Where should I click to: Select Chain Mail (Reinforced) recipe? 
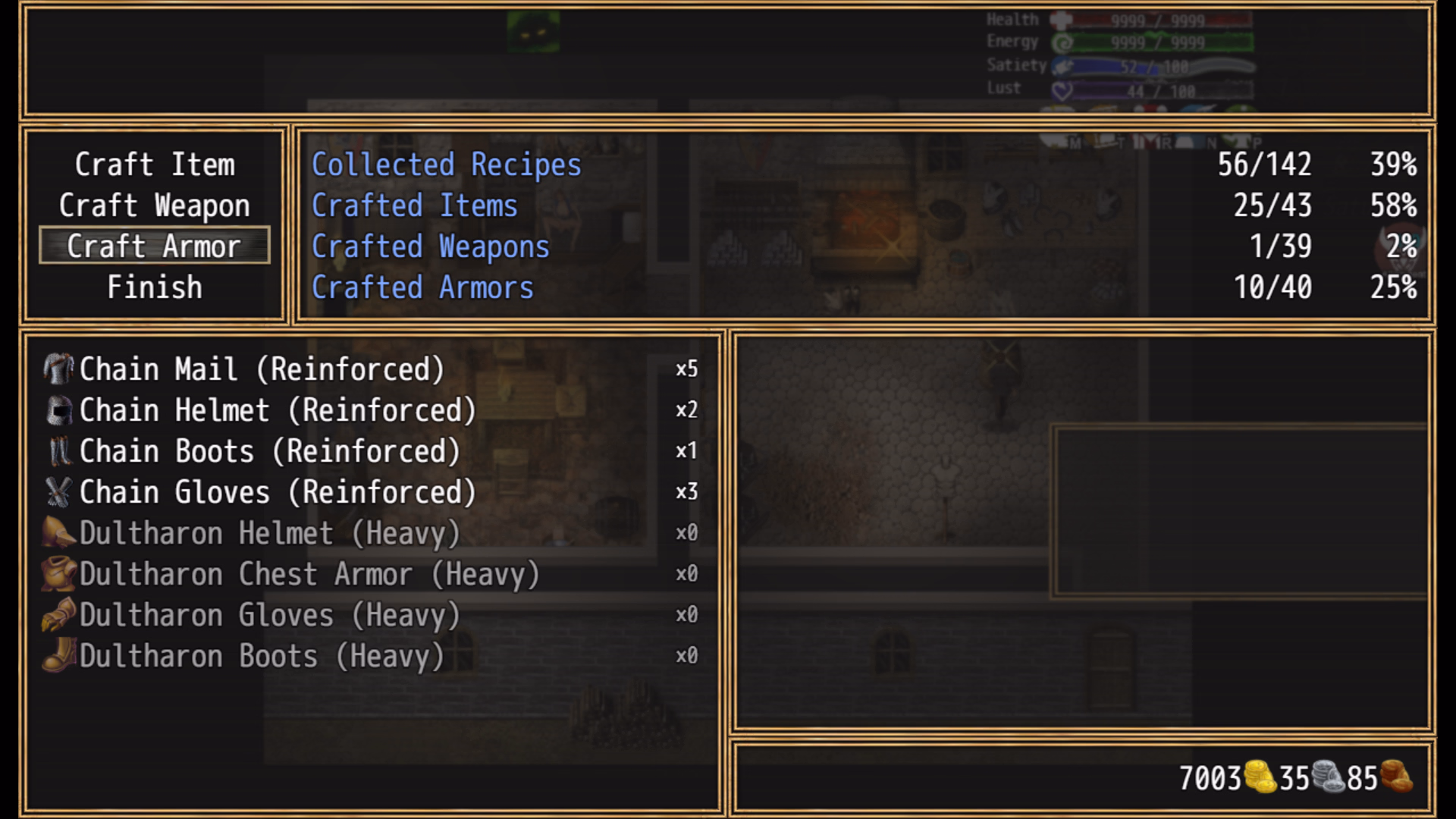(262, 369)
